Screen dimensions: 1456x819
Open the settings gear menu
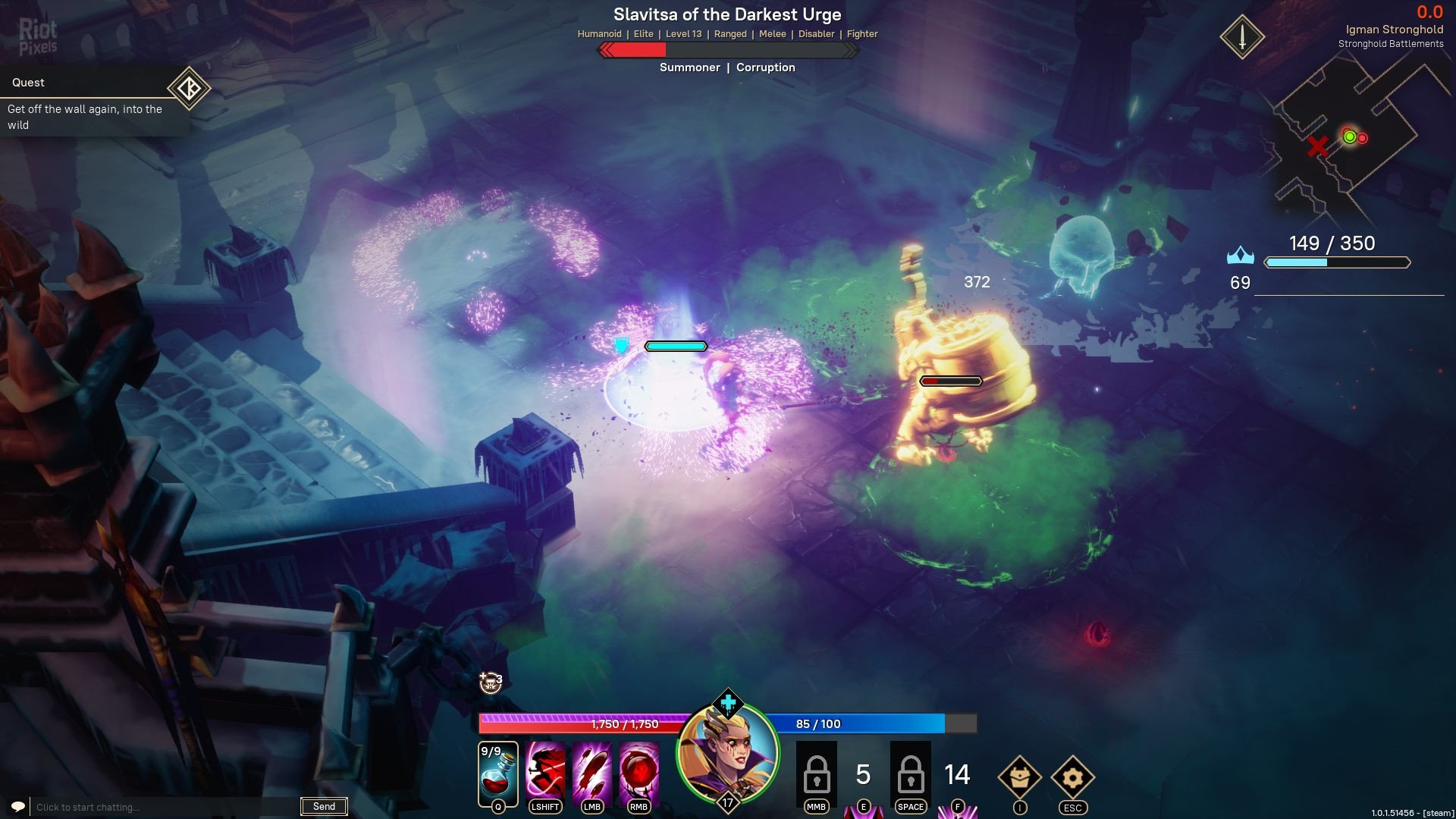tap(1072, 777)
